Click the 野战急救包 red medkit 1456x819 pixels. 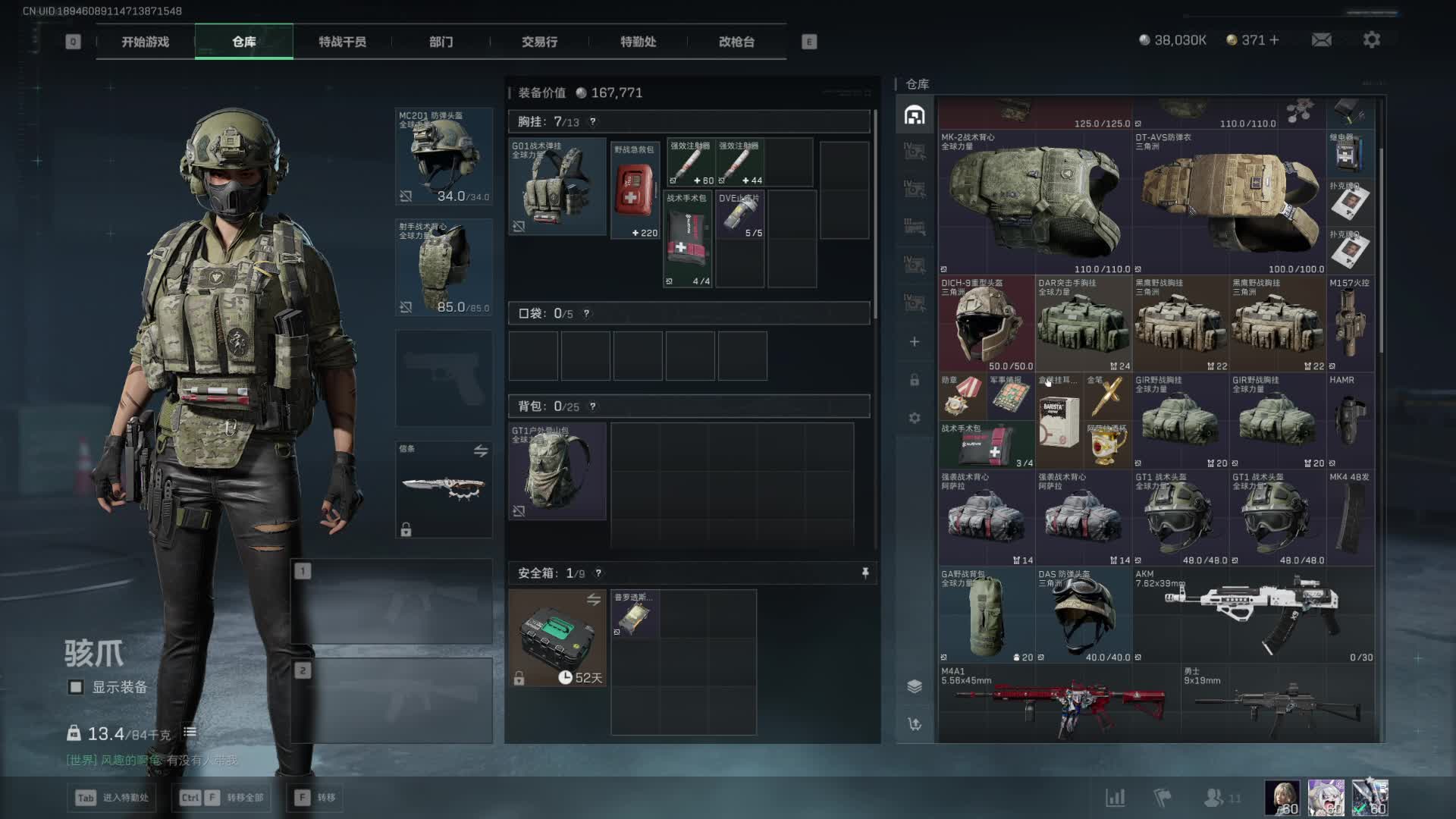[x=635, y=190]
